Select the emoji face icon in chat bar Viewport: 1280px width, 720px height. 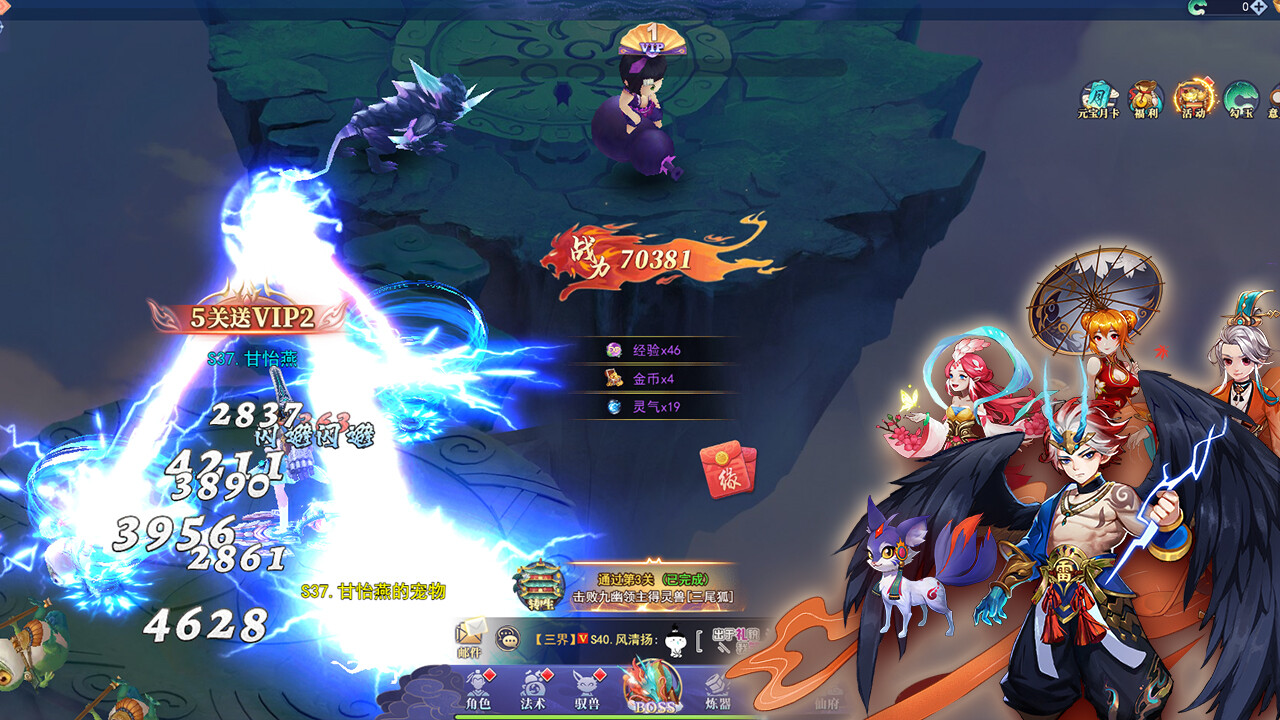(x=674, y=641)
